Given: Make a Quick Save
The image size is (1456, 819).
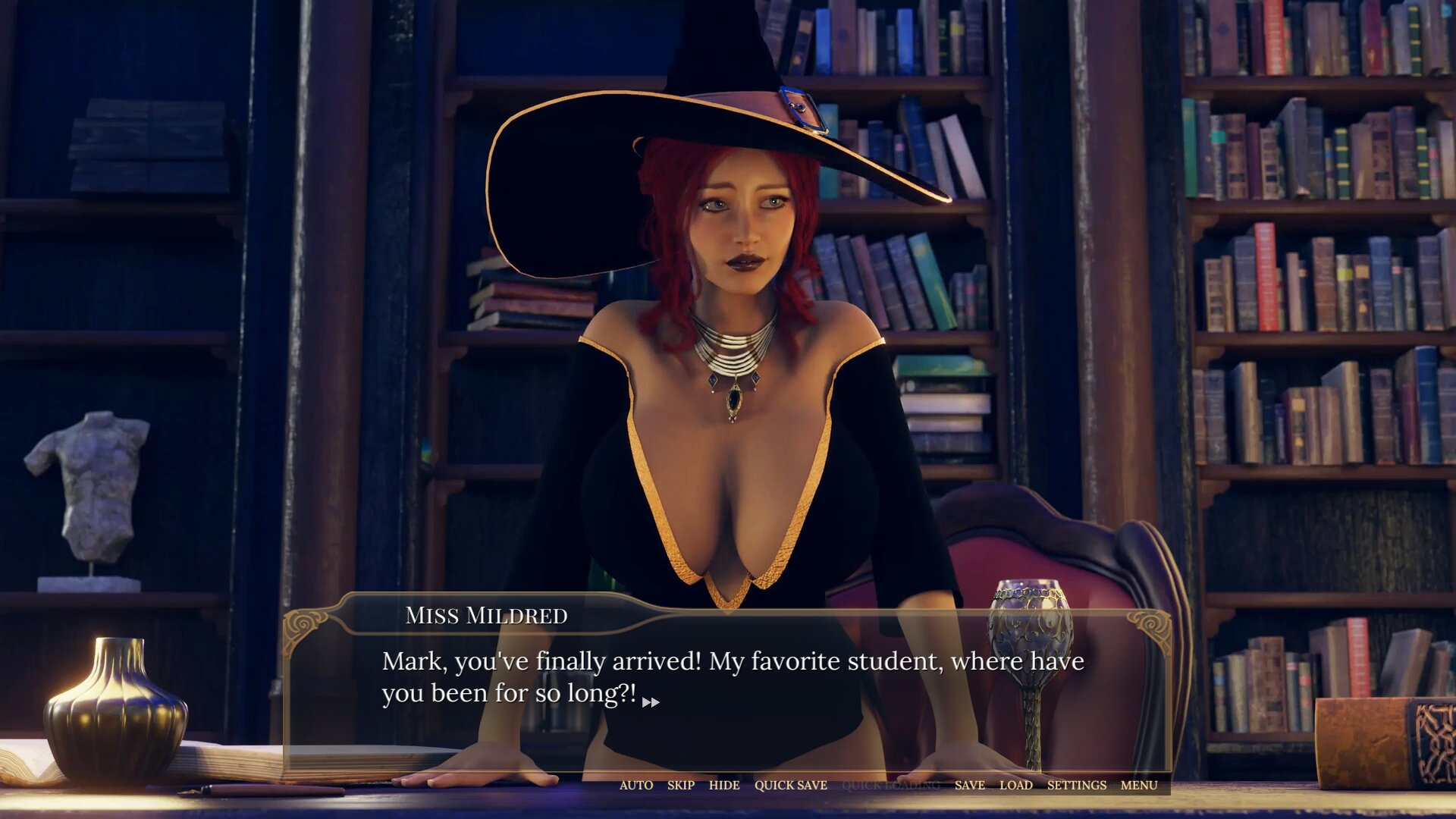Looking at the screenshot, I should 790,785.
